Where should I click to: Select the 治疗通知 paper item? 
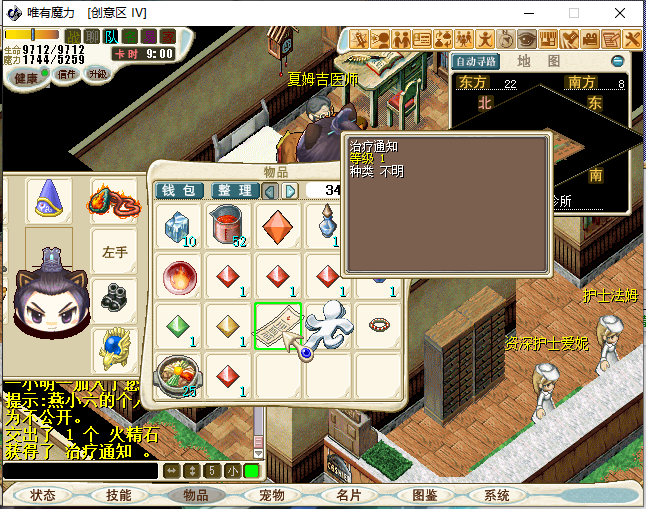[277, 325]
